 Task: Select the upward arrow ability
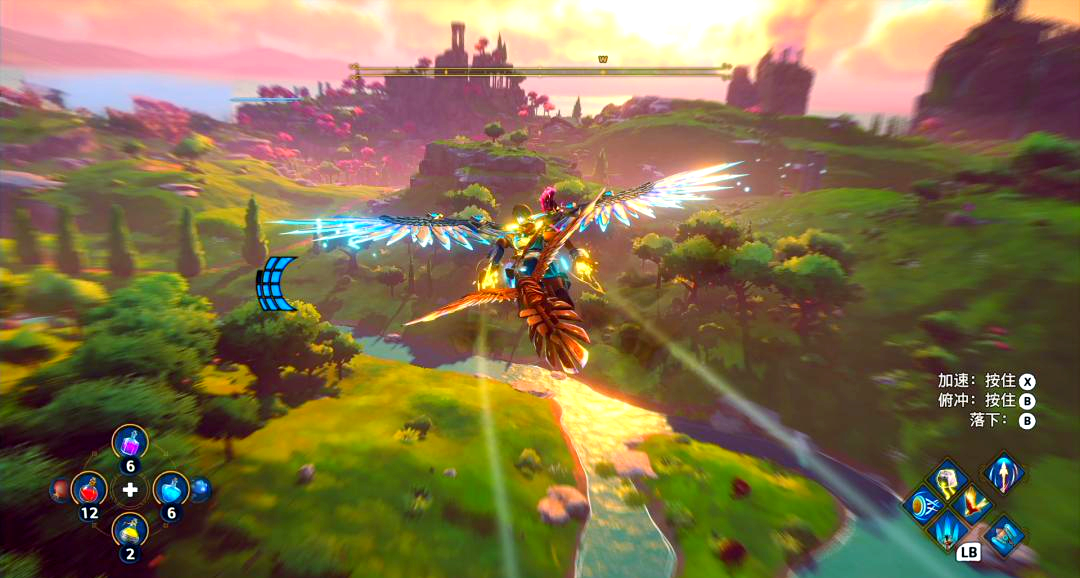(x=1002, y=471)
